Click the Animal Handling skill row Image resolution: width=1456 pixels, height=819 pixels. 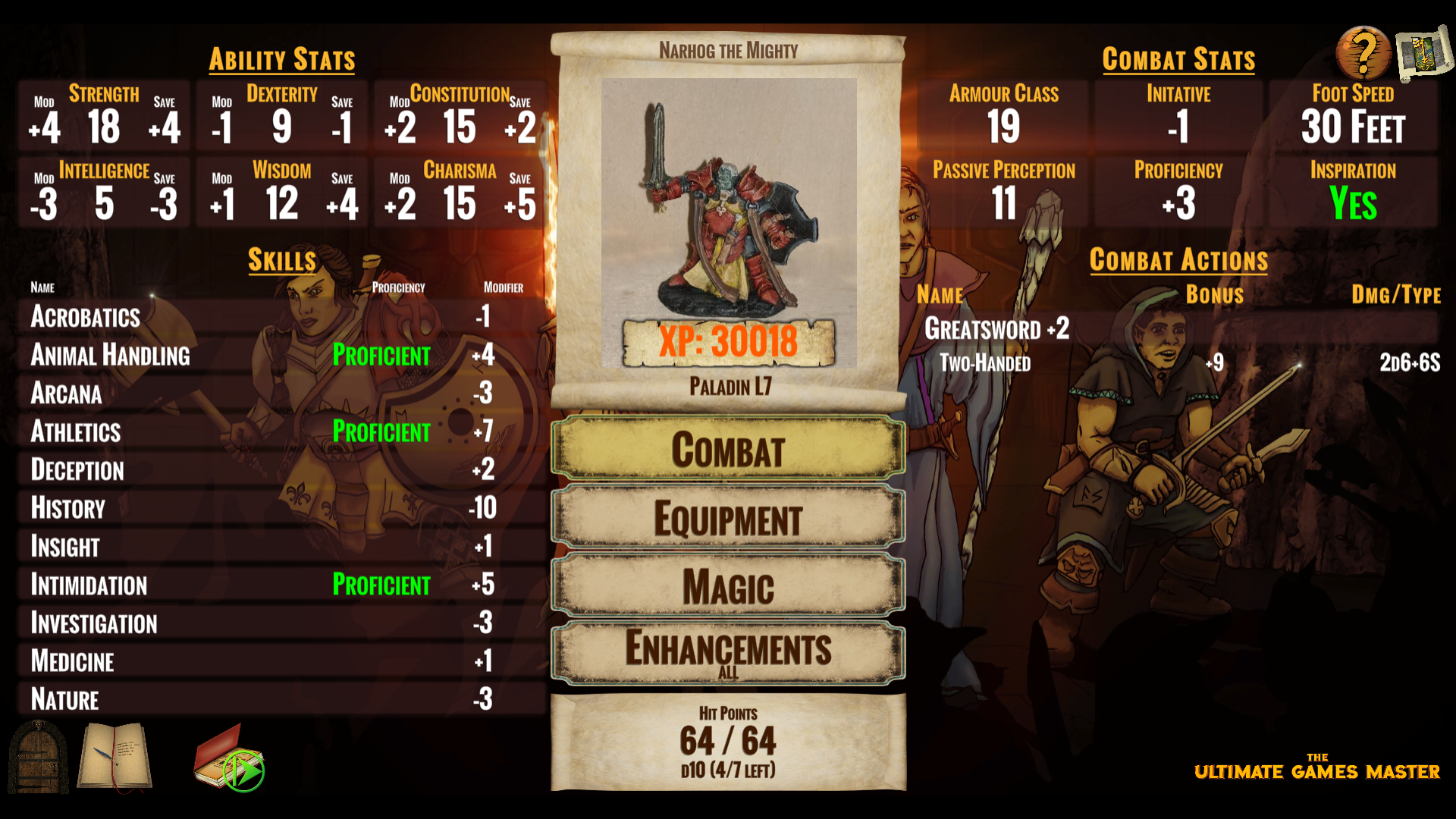(281, 355)
